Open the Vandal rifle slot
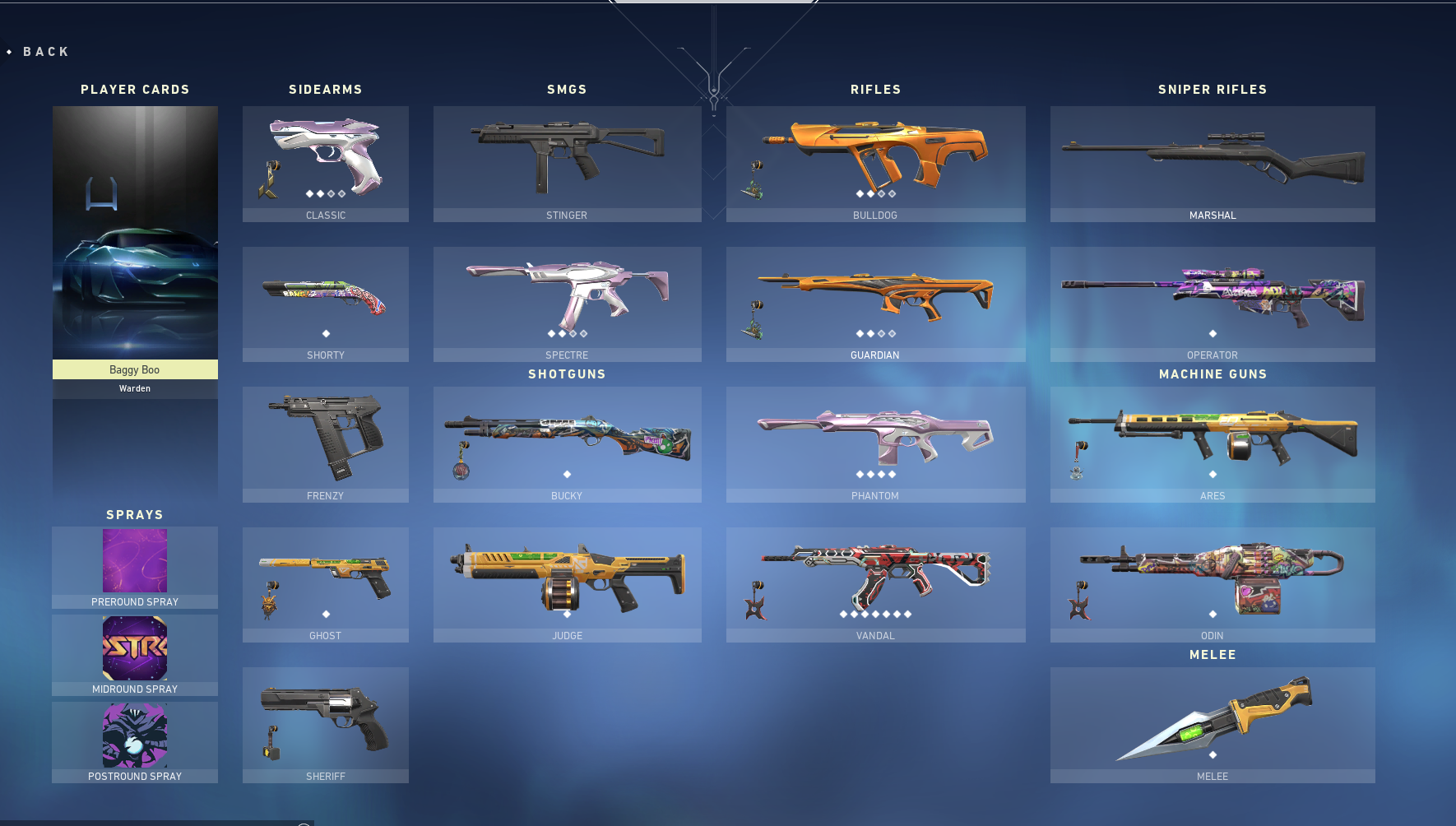The width and height of the screenshot is (1456, 826). (875, 584)
